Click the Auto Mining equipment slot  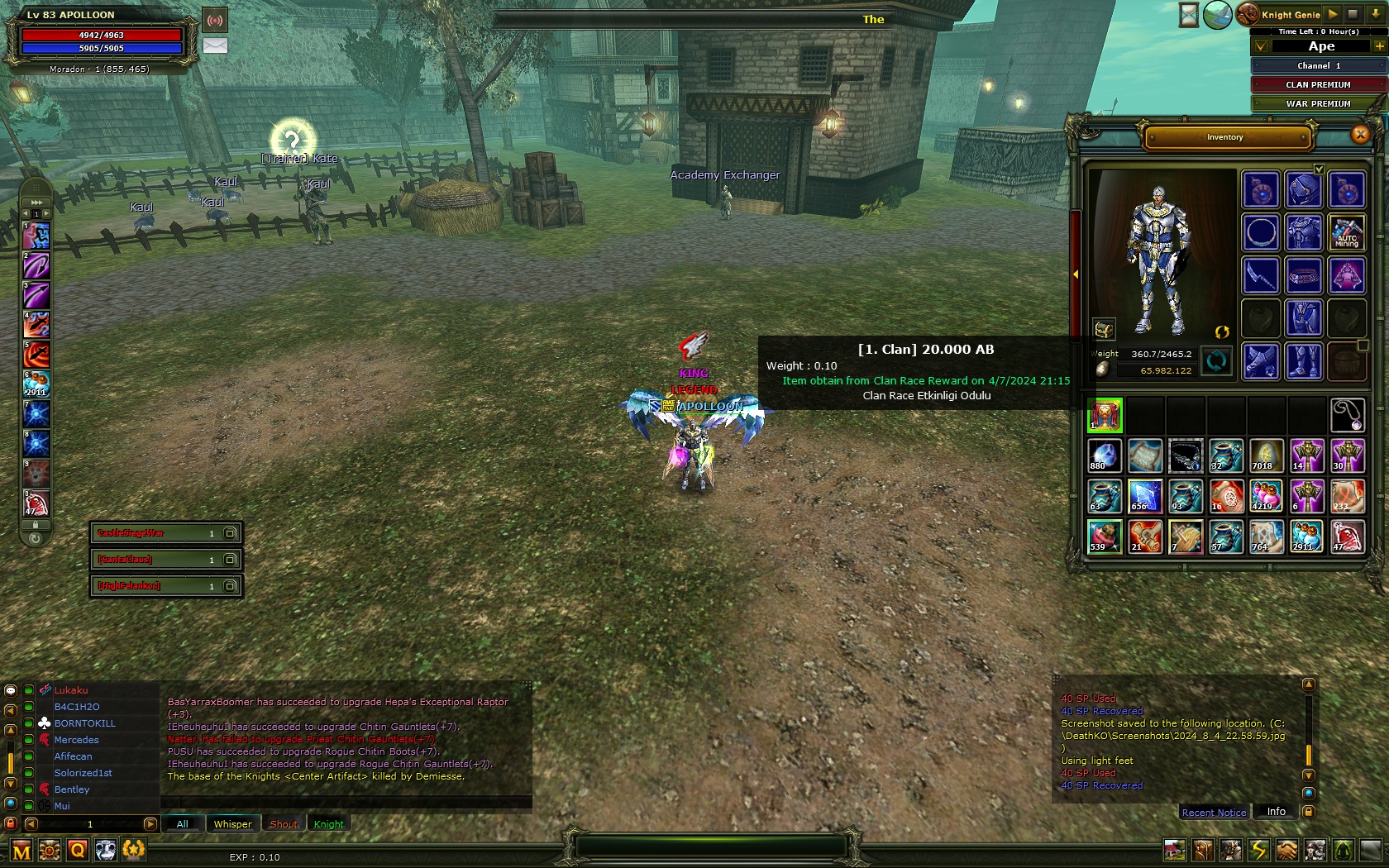(x=1346, y=233)
